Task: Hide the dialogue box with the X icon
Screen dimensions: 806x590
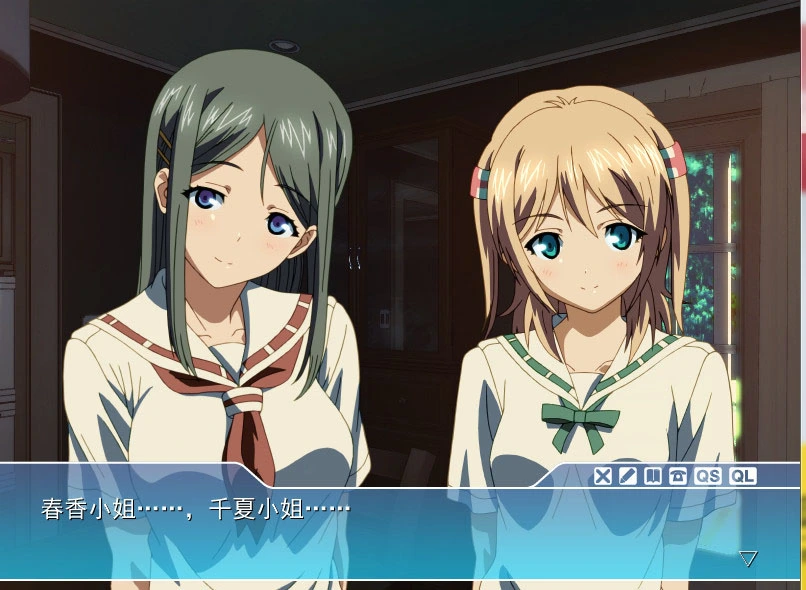Action: pos(602,476)
